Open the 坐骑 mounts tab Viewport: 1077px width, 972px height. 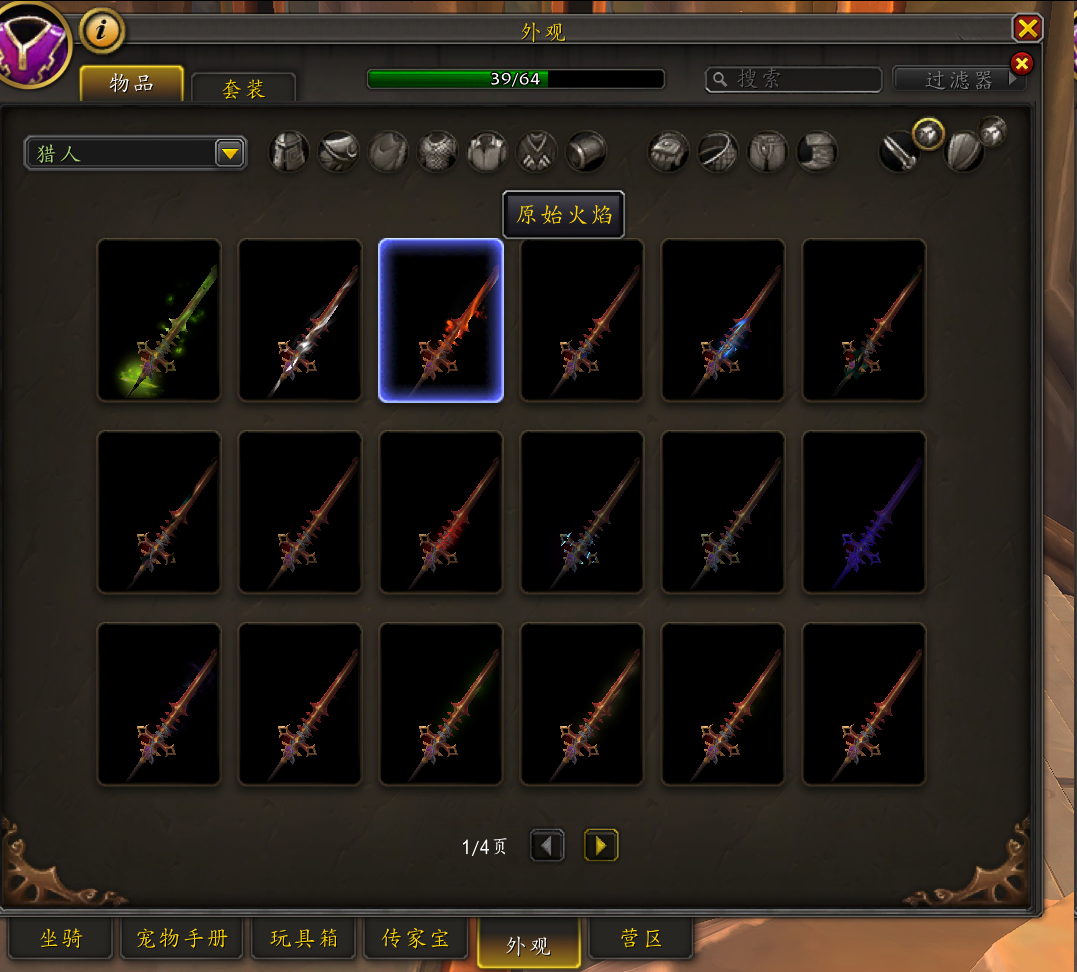[61, 939]
